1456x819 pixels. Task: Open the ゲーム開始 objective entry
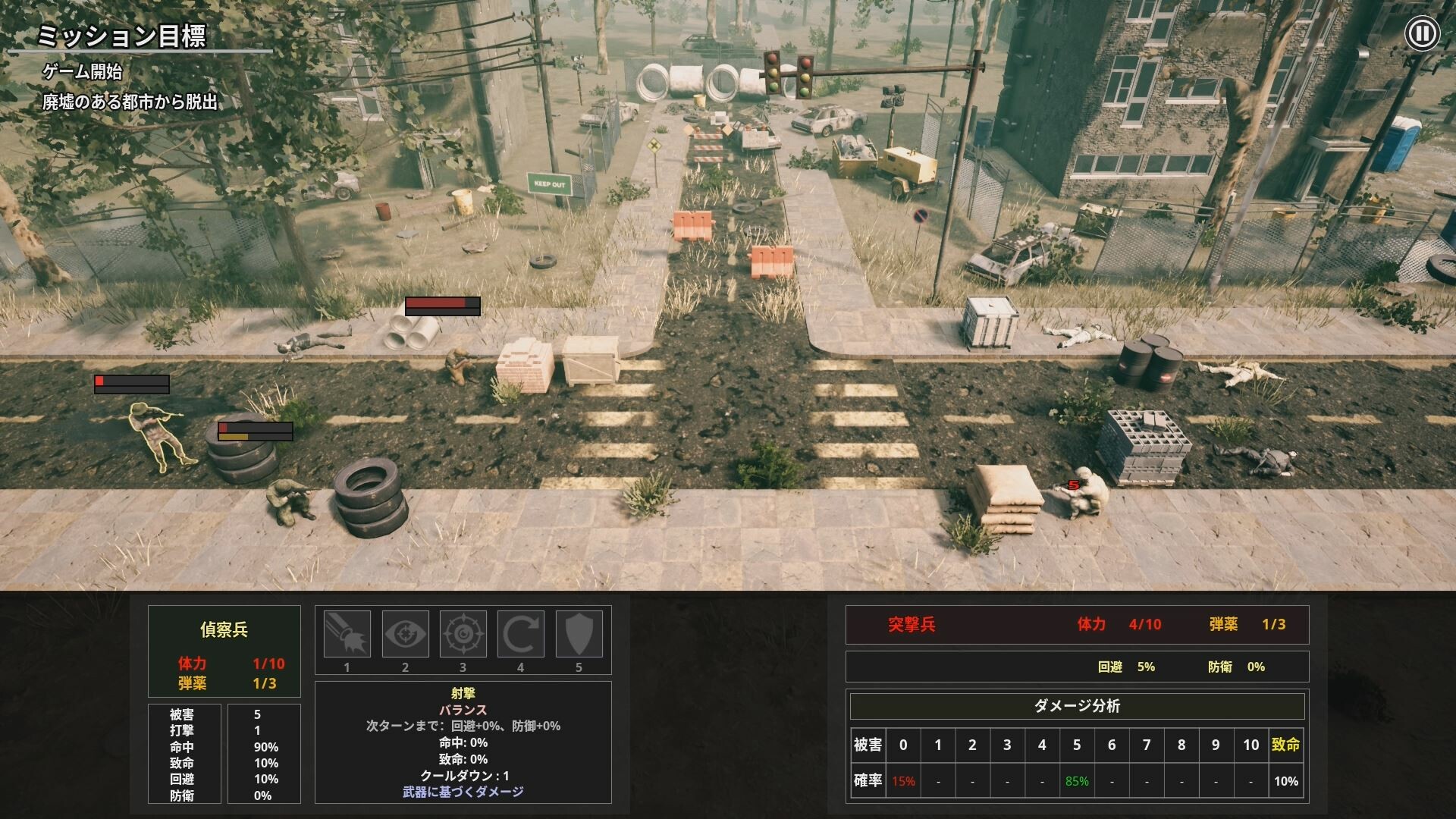pyautogui.click(x=83, y=73)
